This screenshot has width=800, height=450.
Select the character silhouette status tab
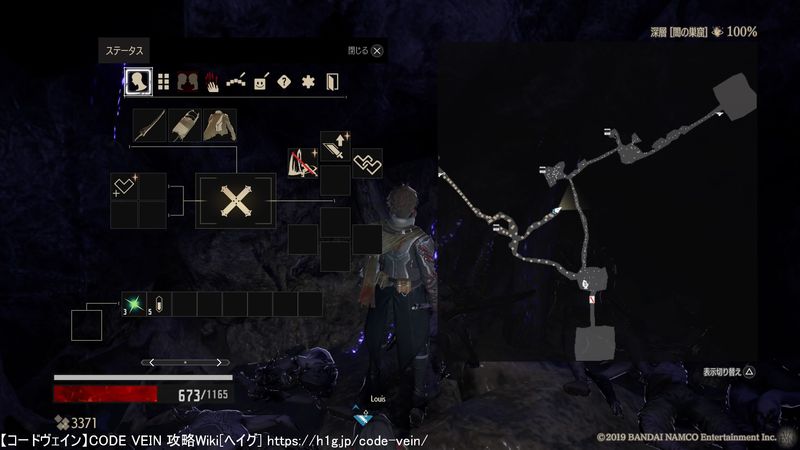coord(138,81)
